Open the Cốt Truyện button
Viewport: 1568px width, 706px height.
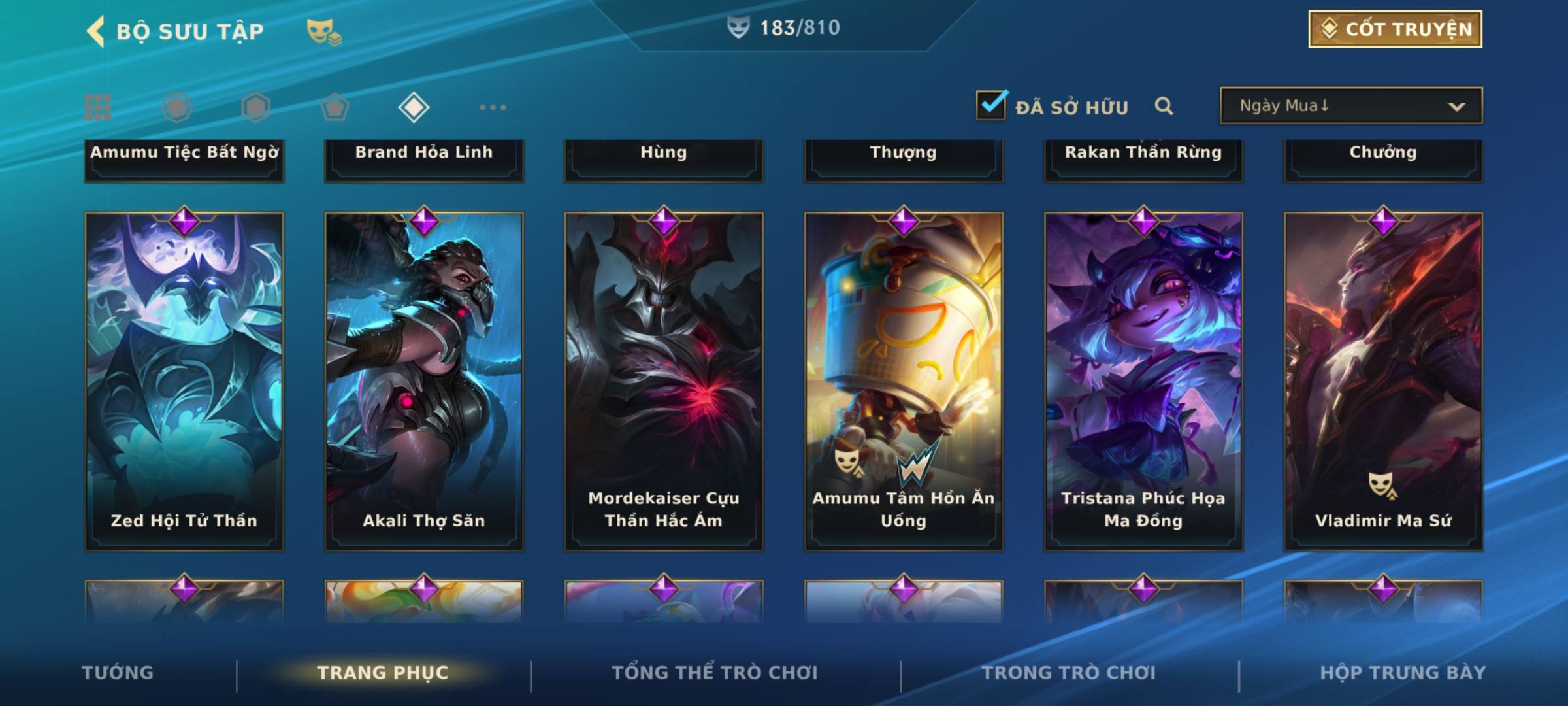pos(1395,29)
